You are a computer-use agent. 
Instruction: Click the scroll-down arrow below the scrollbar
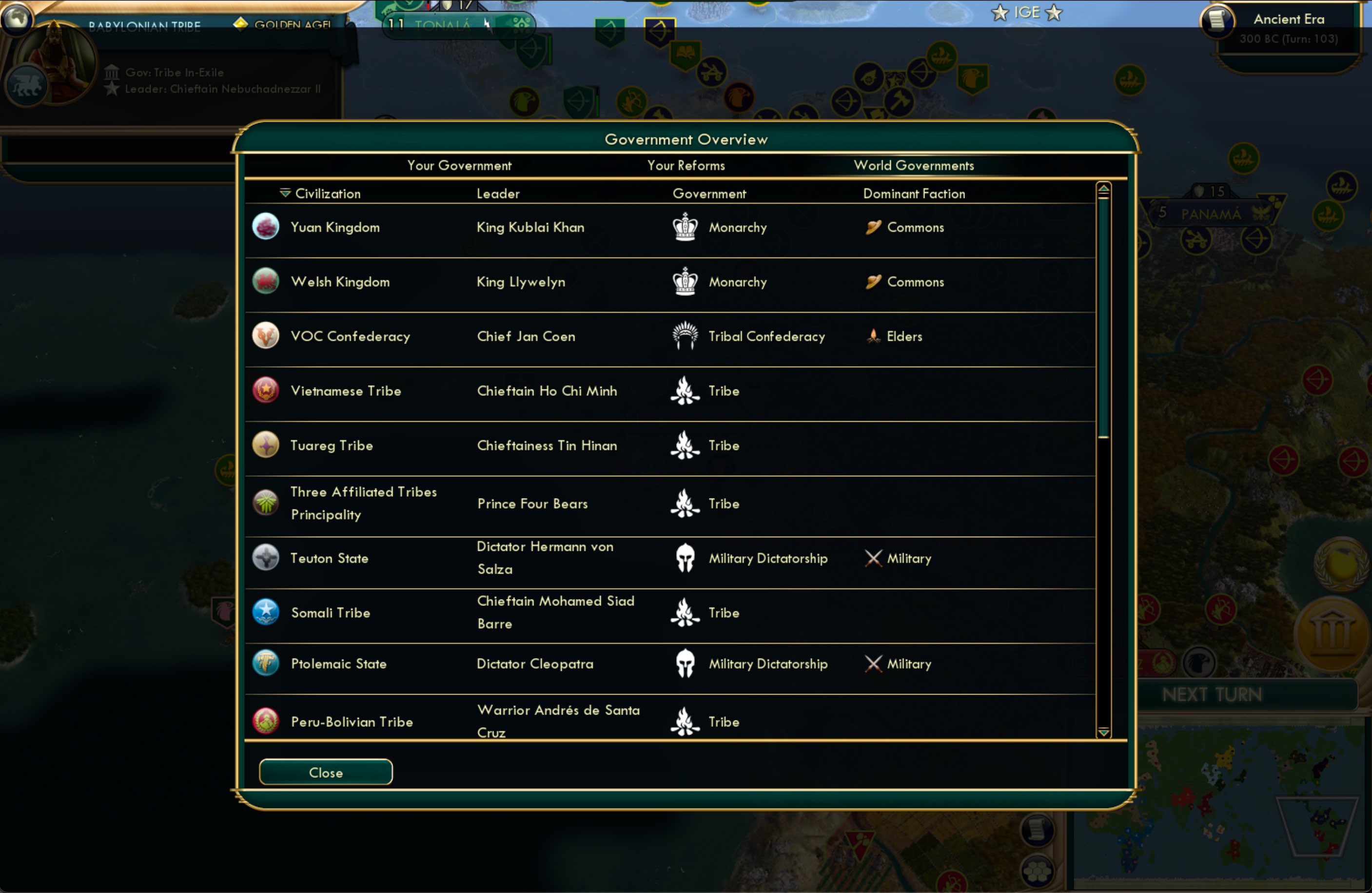(x=1104, y=733)
